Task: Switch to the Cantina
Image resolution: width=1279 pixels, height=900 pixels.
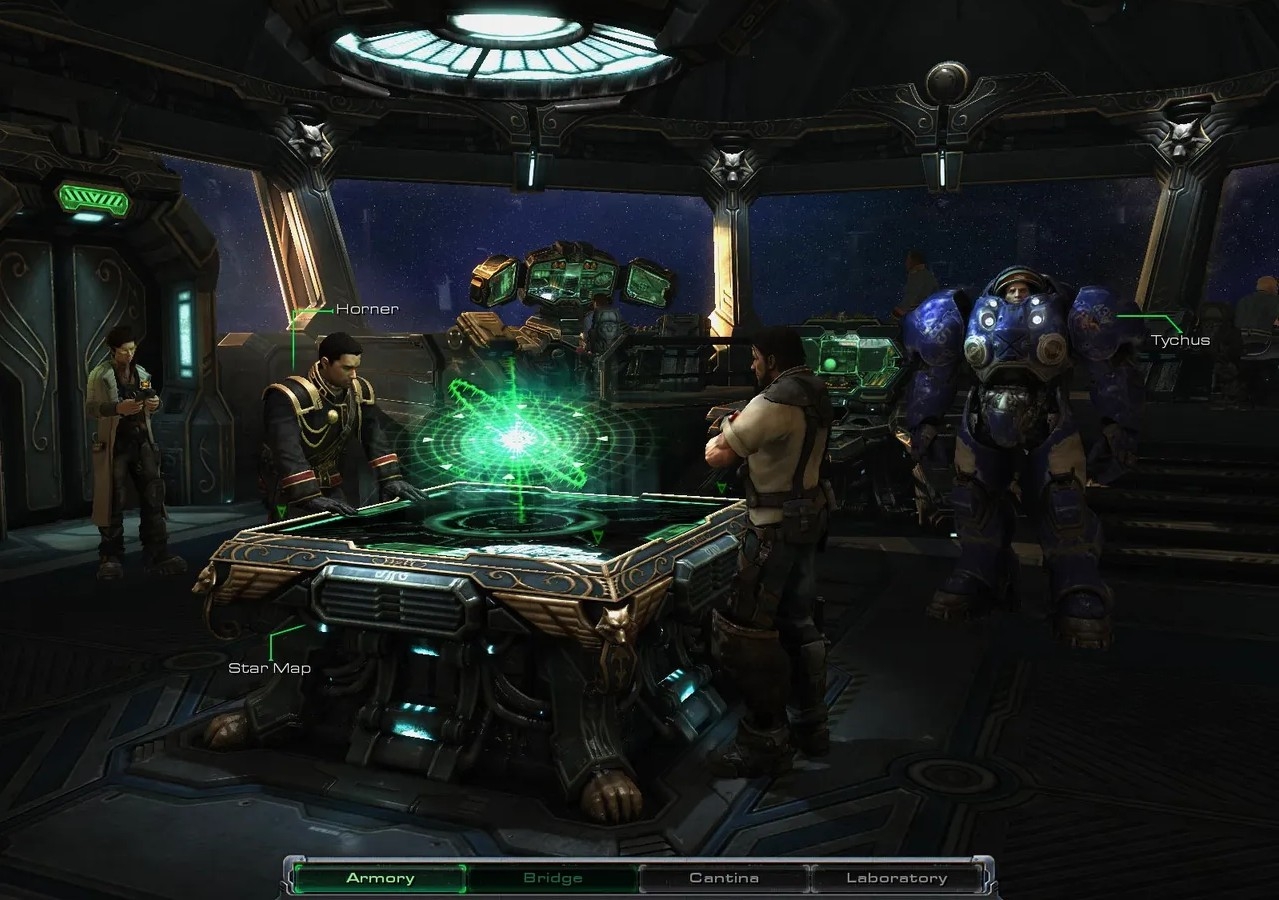Action: (x=724, y=878)
